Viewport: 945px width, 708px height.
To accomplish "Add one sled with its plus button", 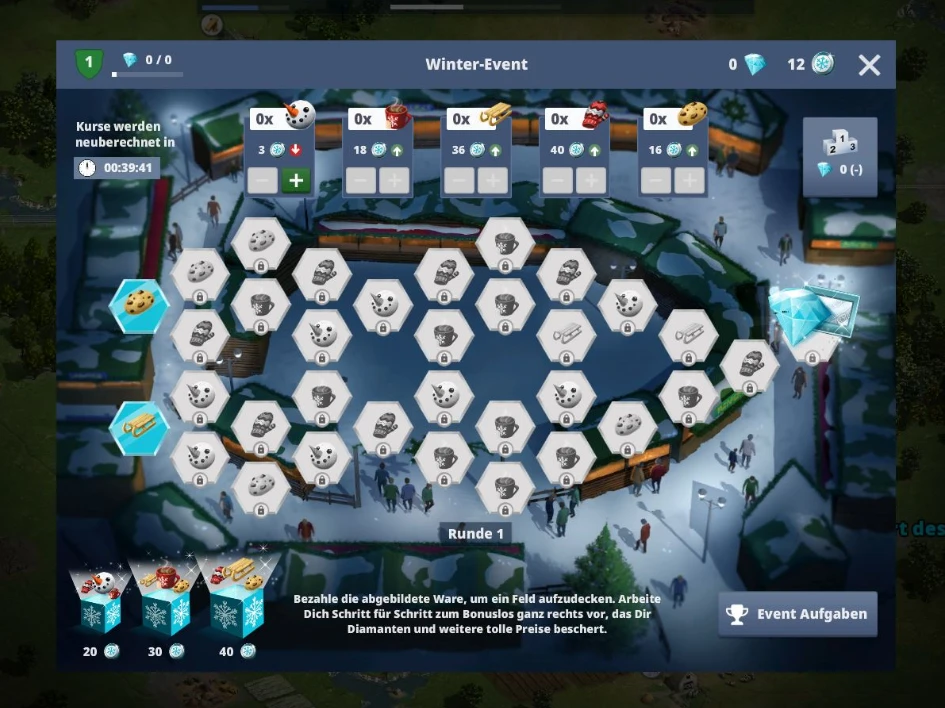I will click(492, 181).
